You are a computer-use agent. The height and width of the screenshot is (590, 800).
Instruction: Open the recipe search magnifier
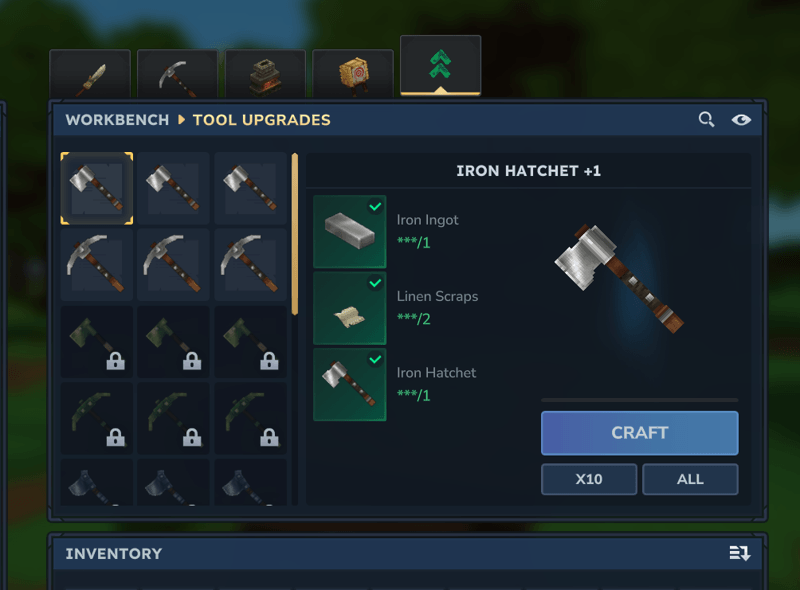[706, 120]
